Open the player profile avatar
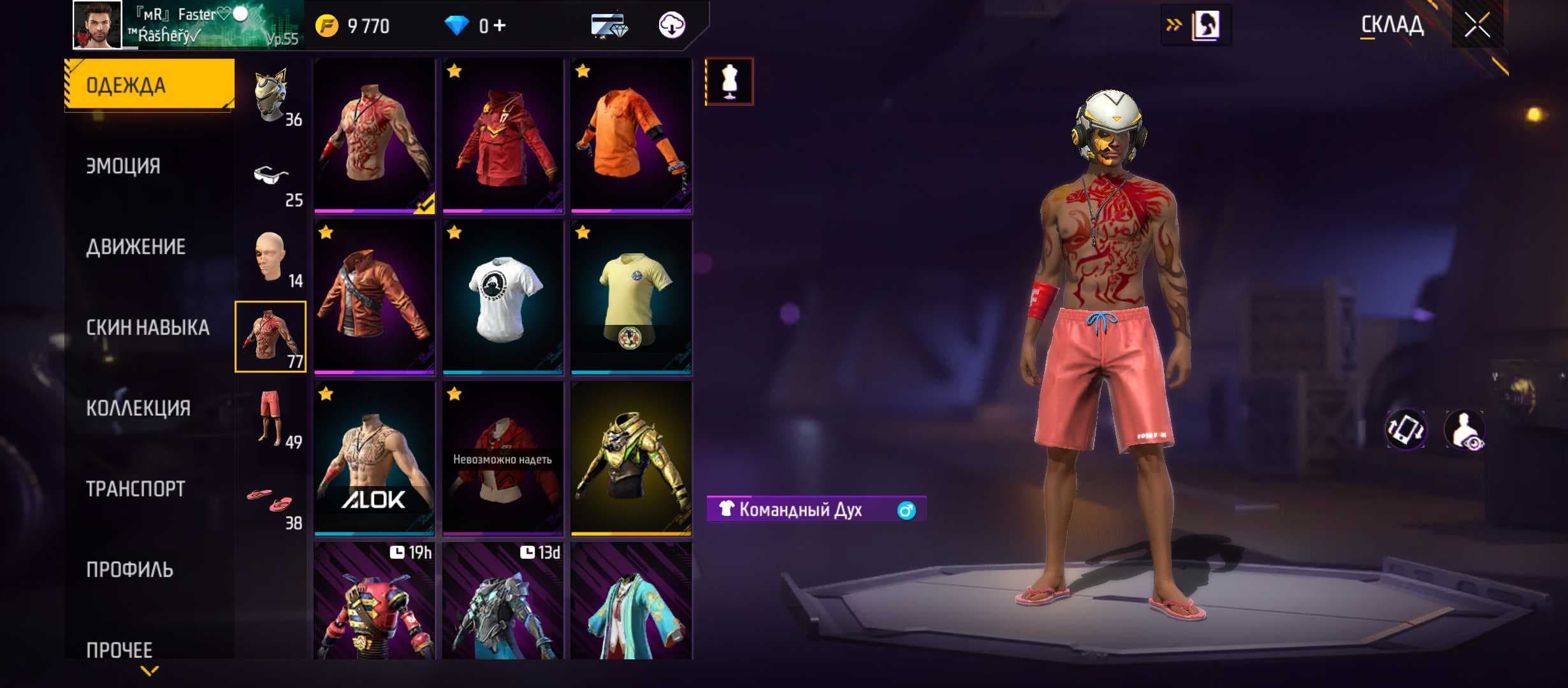Screen dimensions: 1568x688 tap(97, 25)
